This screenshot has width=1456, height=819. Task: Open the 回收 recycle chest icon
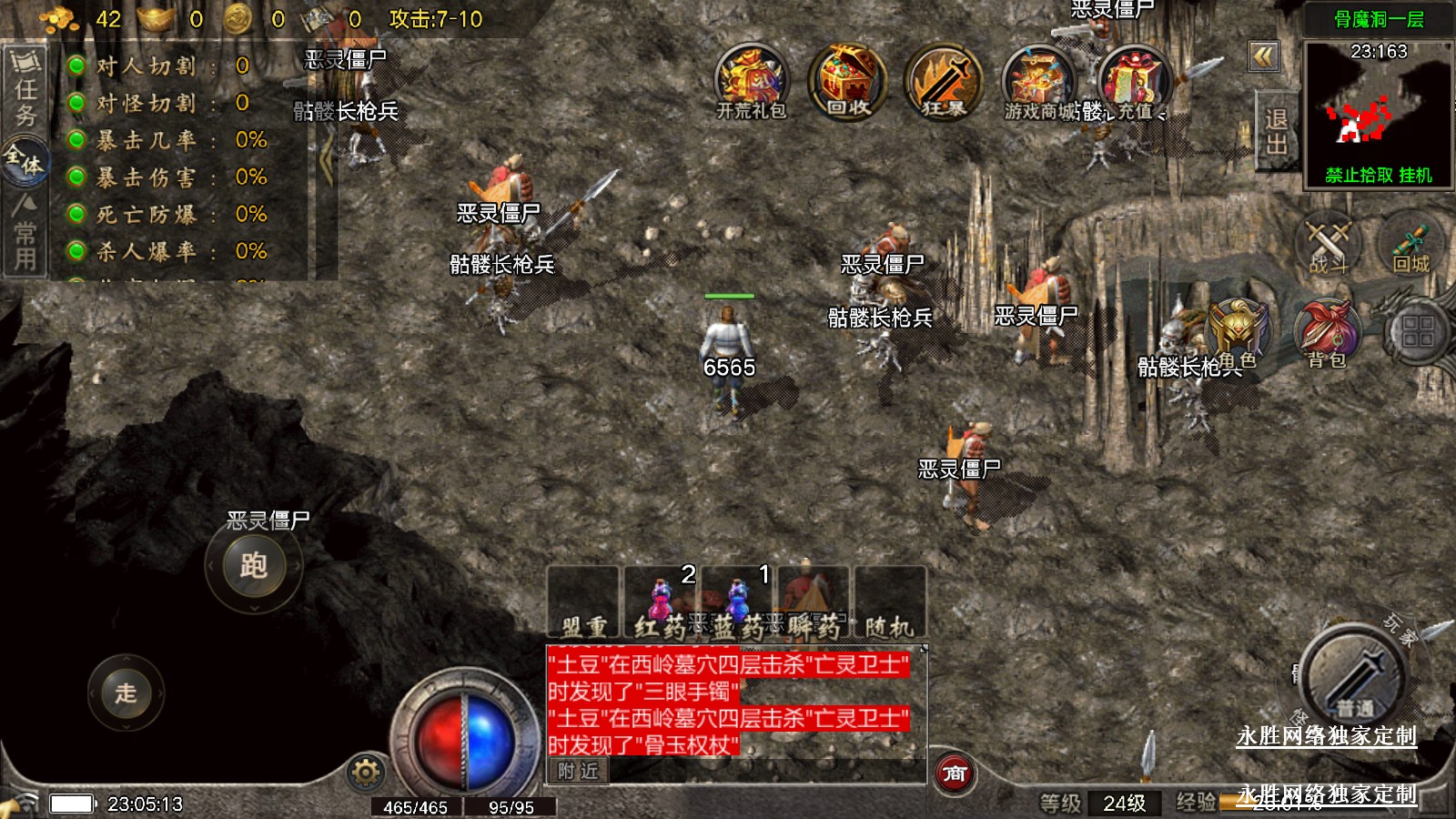(847, 80)
